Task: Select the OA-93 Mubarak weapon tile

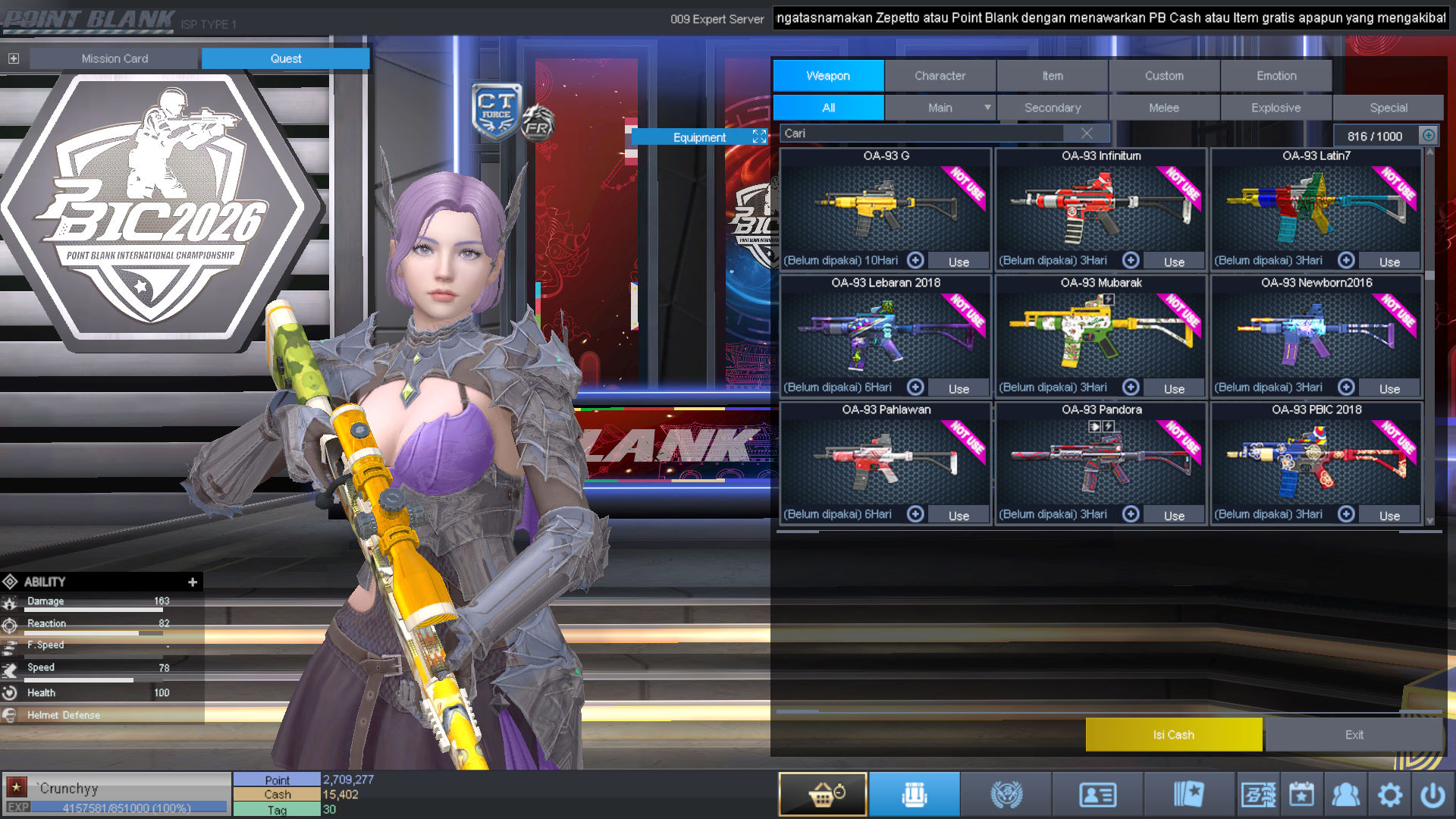Action: [x=1101, y=334]
